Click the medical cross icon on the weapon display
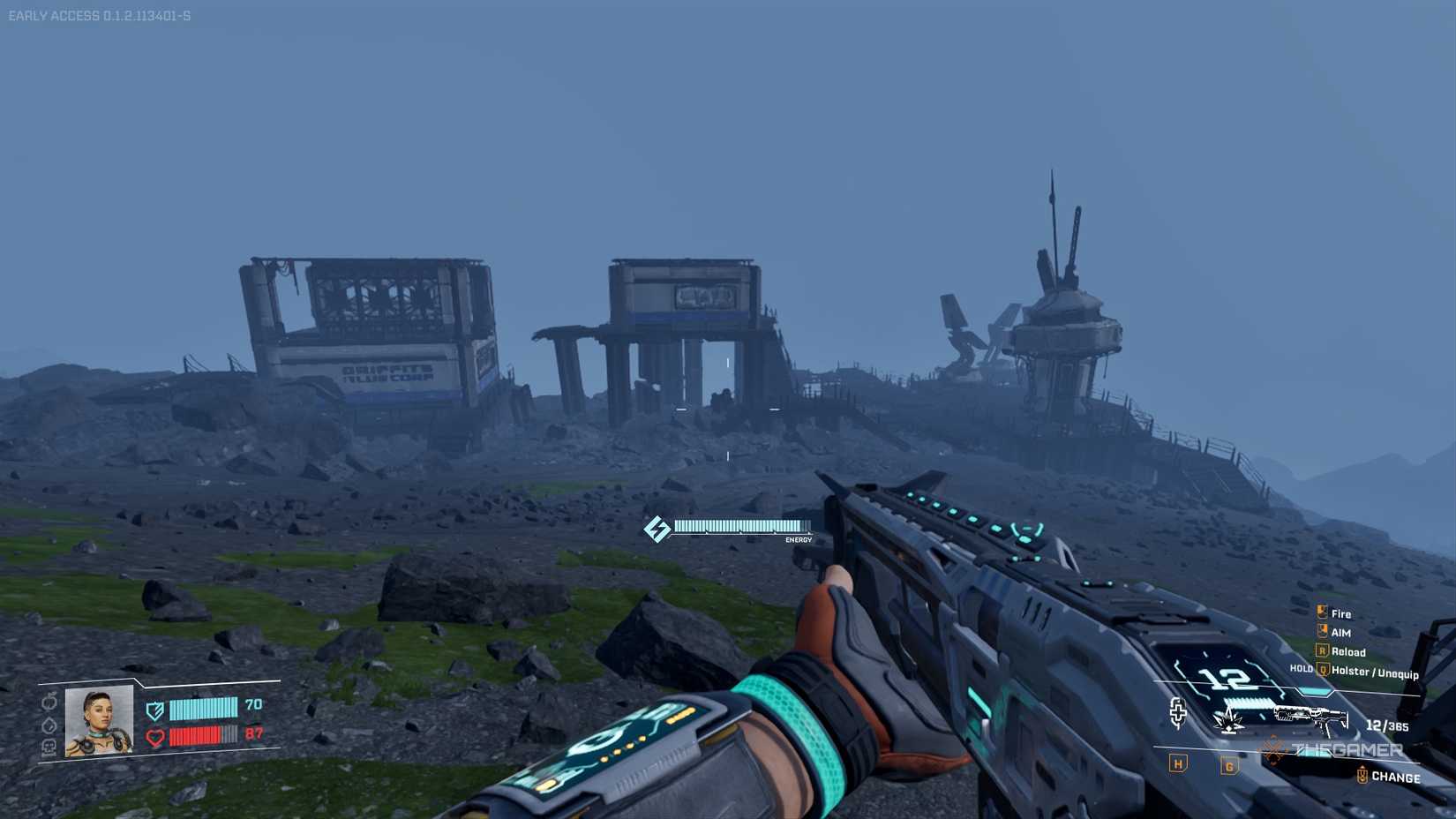1456x819 pixels. (1179, 712)
